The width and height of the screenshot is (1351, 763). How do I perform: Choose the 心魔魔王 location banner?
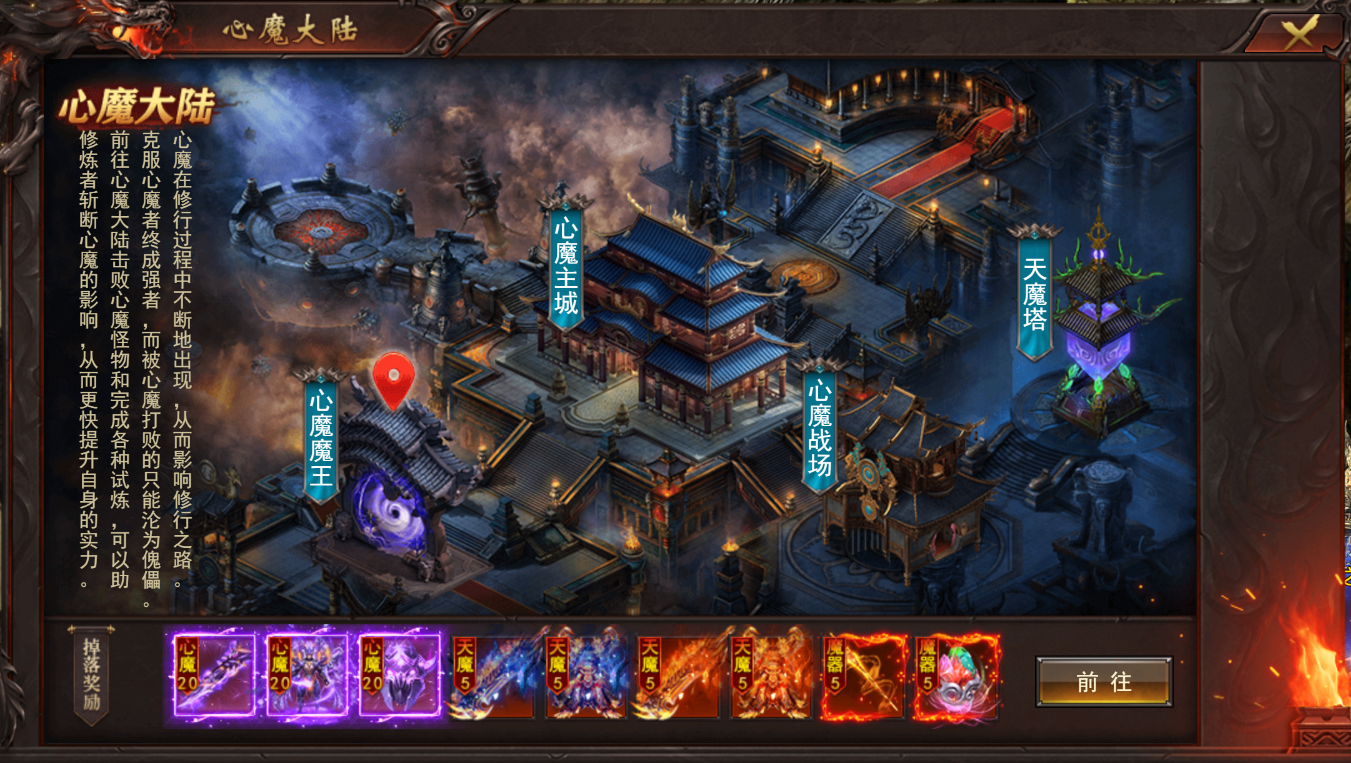tap(321, 437)
